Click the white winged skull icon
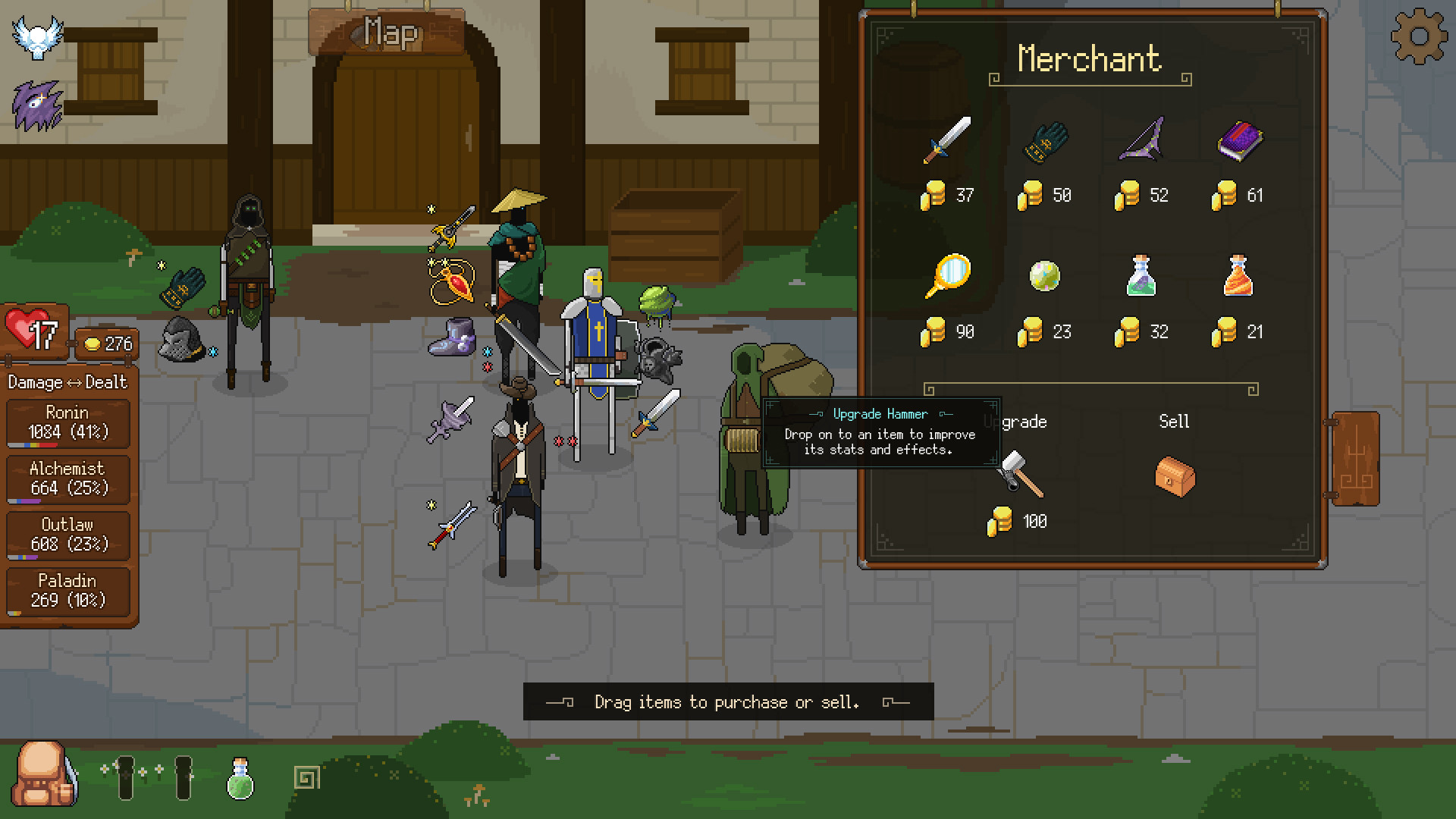This screenshot has height=819, width=1456. (x=36, y=36)
